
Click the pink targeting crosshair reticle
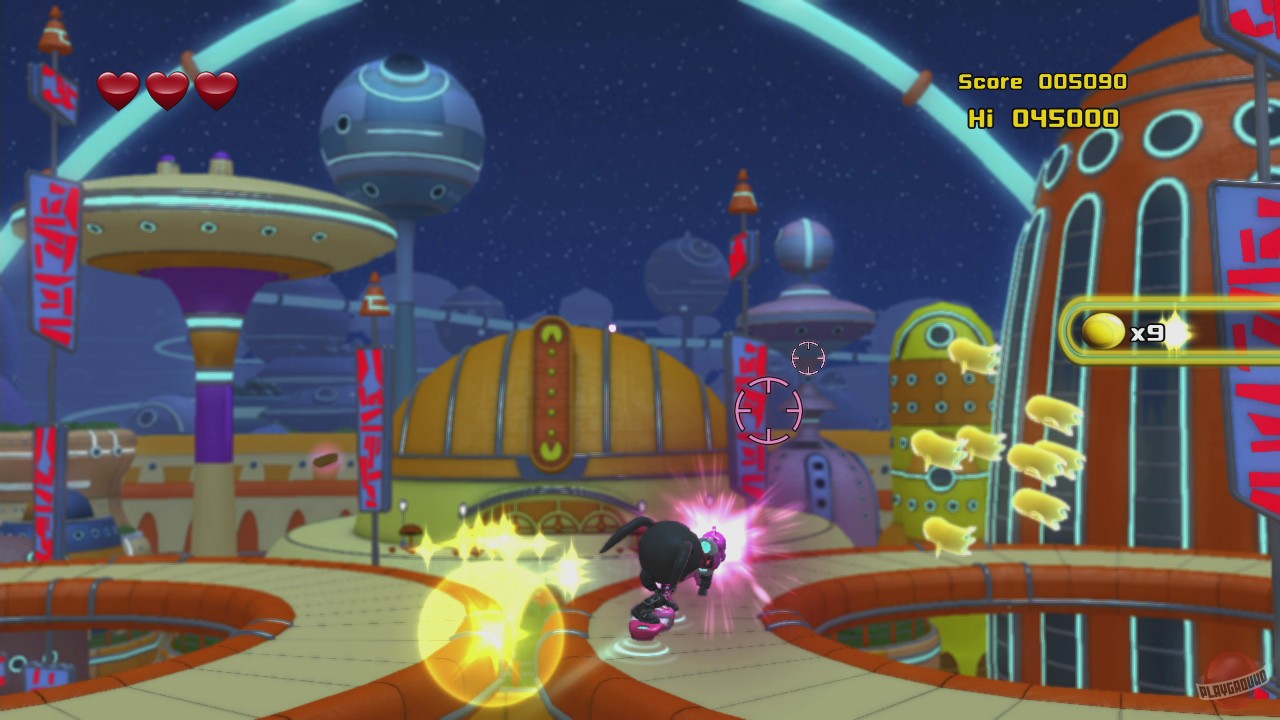[x=767, y=412]
